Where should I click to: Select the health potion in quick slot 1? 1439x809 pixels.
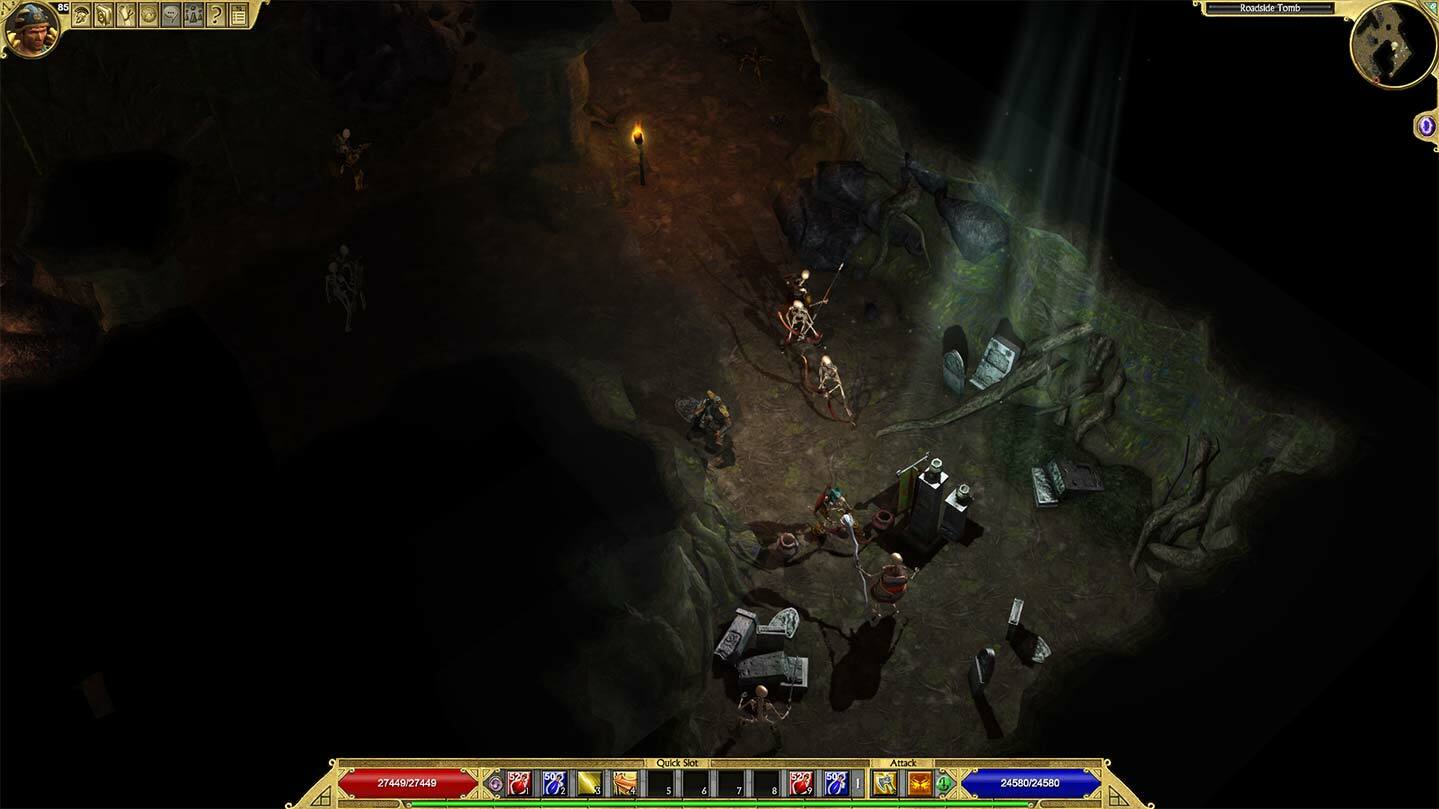point(519,783)
